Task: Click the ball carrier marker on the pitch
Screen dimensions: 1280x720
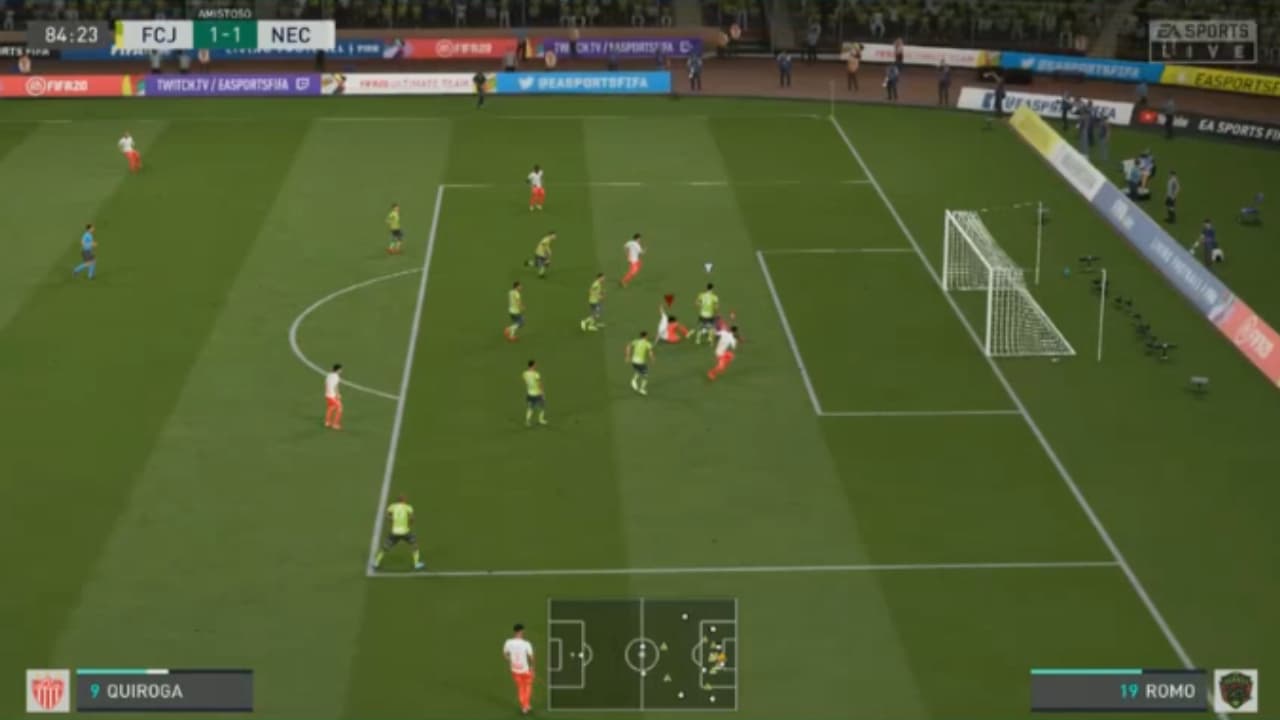Action: 708,265
